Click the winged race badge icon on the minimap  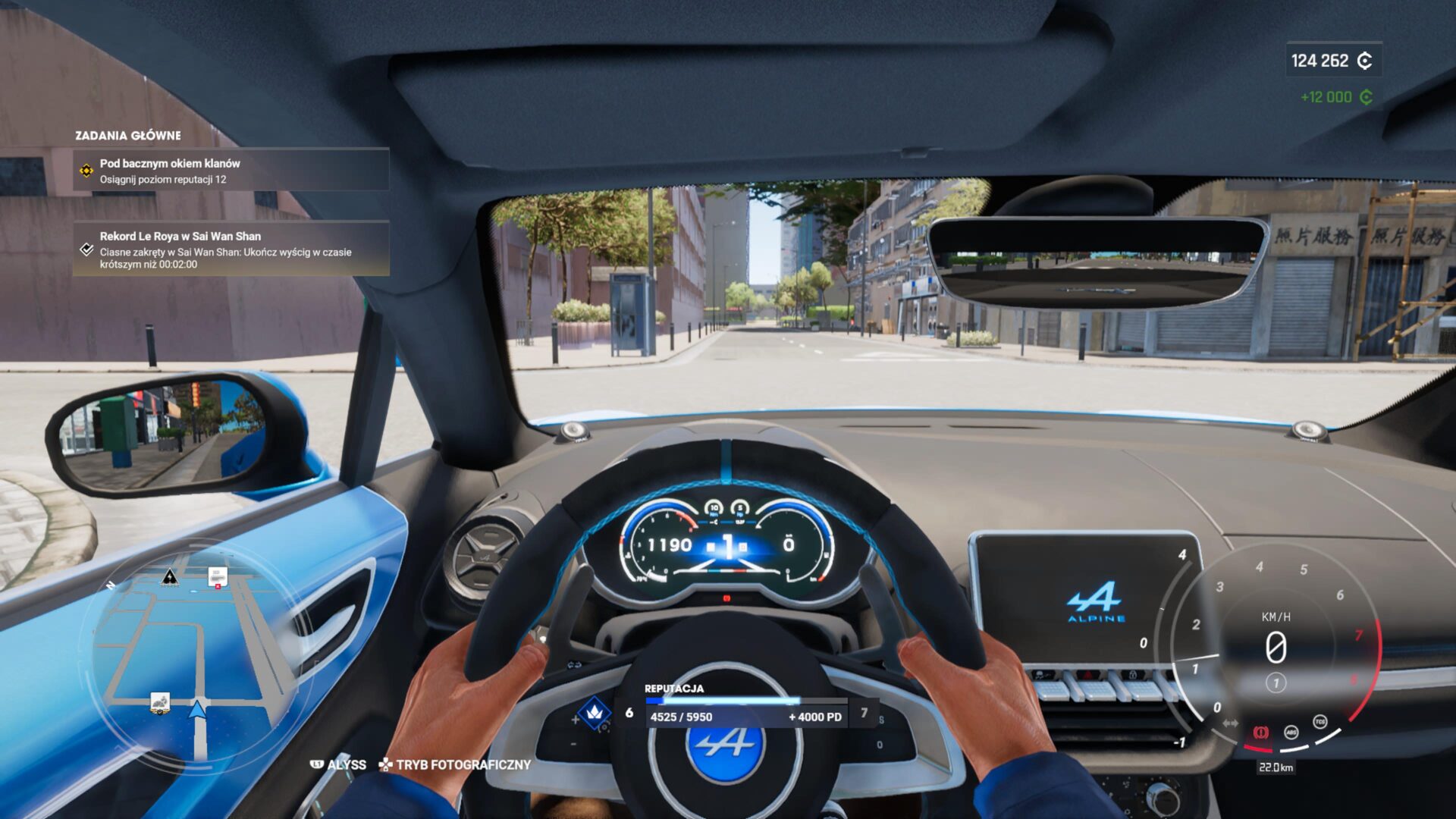(x=160, y=703)
